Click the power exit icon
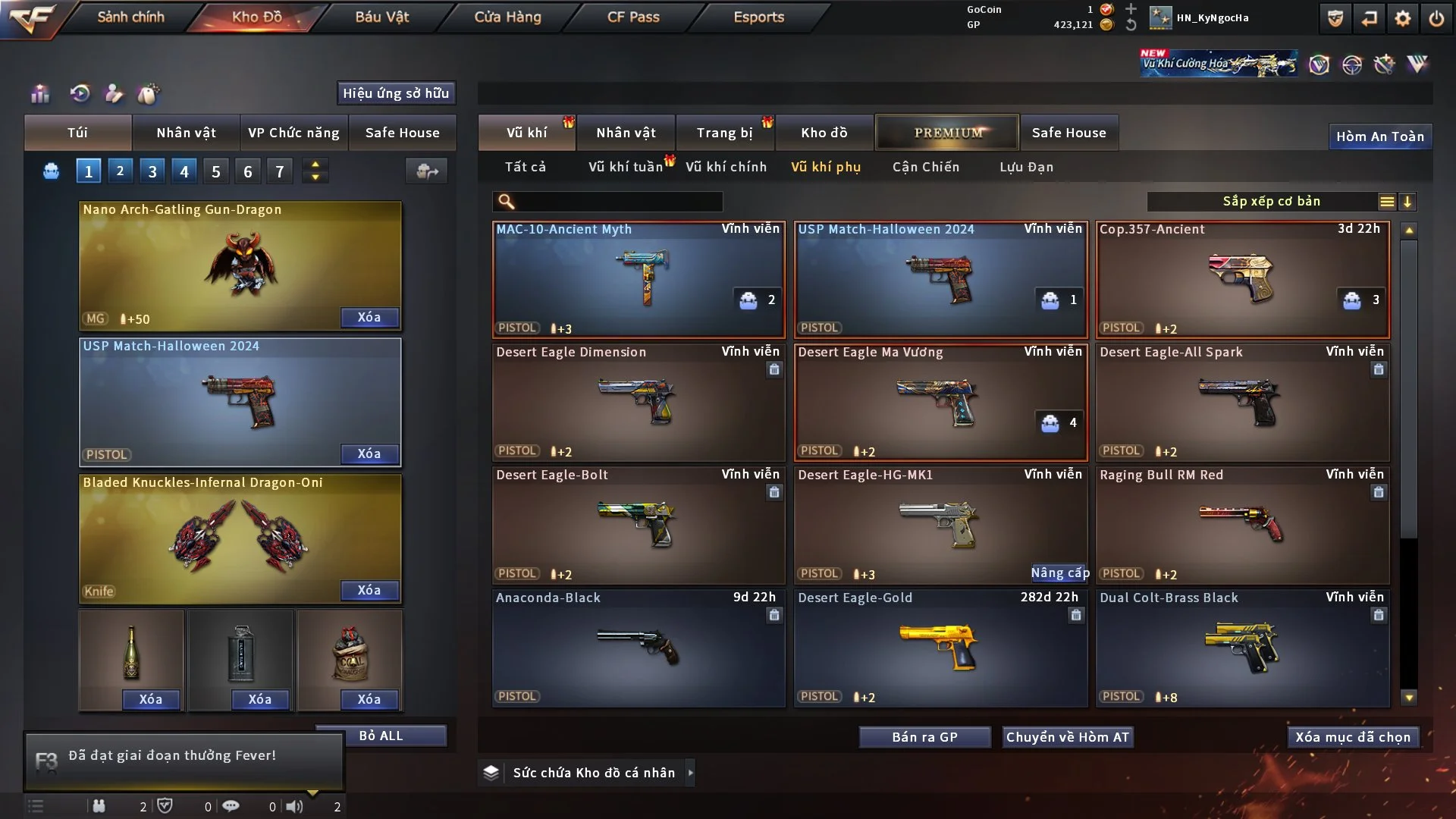The image size is (1456, 819). pyautogui.click(x=1436, y=18)
